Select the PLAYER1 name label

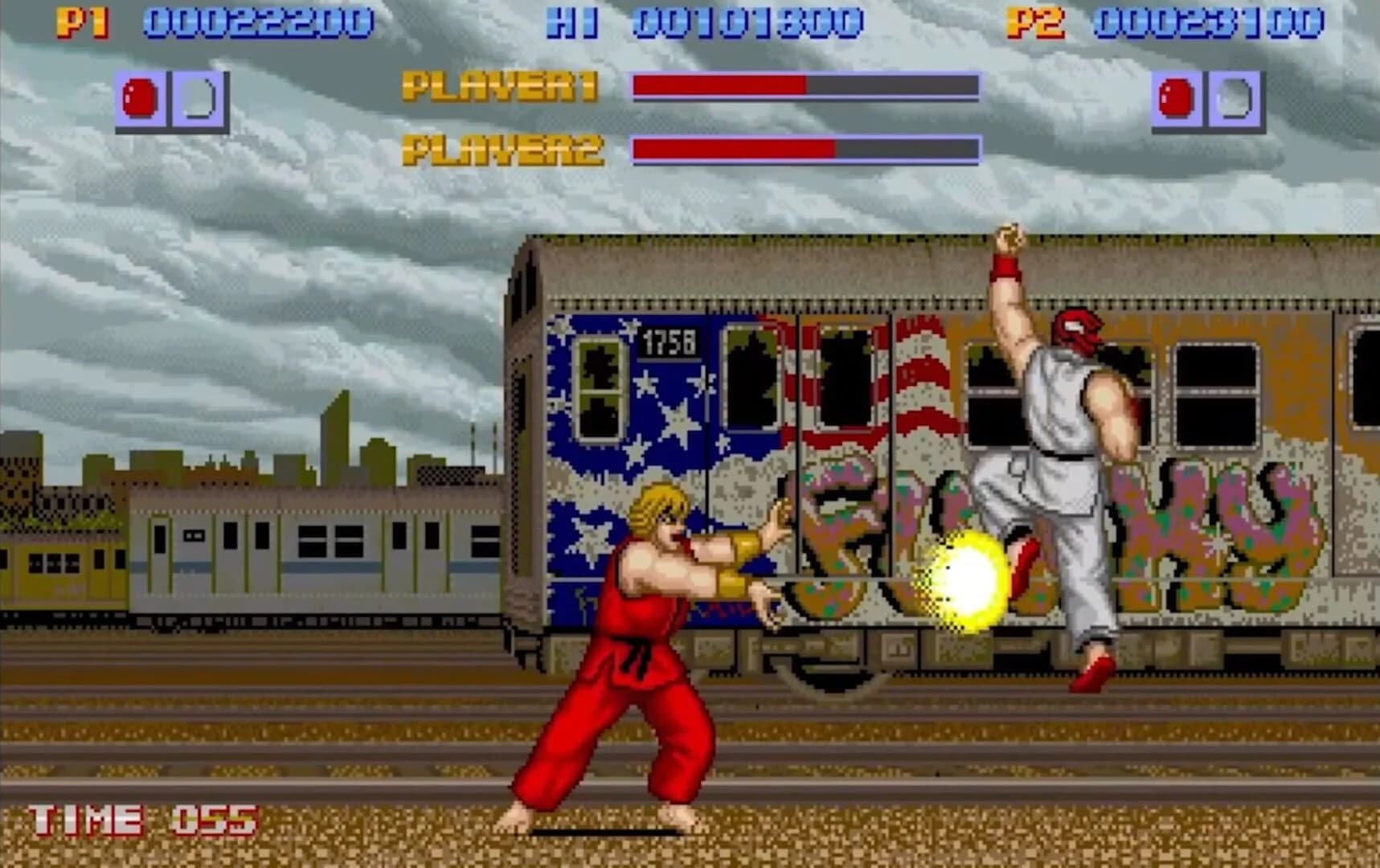click(x=499, y=88)
